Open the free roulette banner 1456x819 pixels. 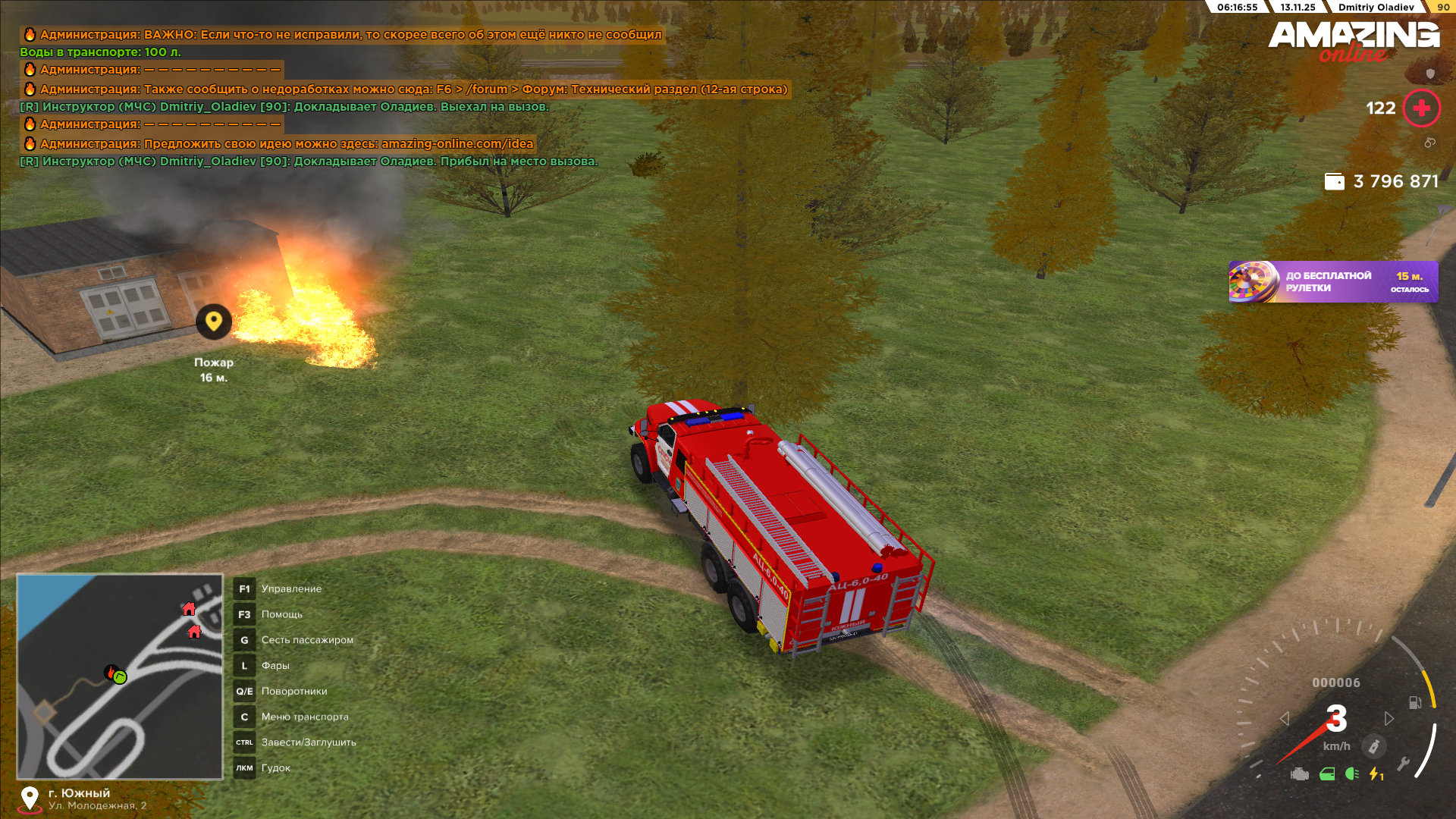pos(1333,282)
